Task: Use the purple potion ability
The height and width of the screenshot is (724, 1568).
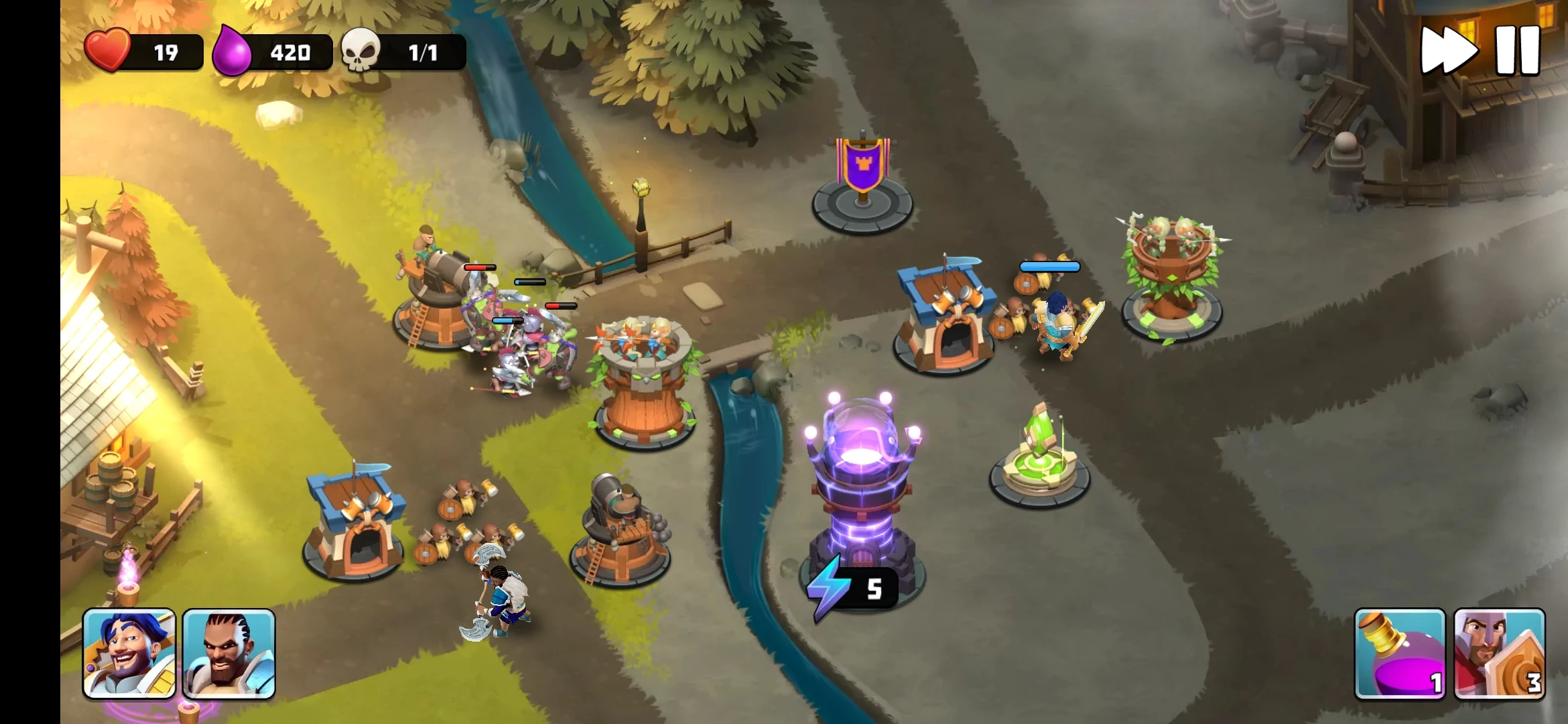Action: 1400,654
